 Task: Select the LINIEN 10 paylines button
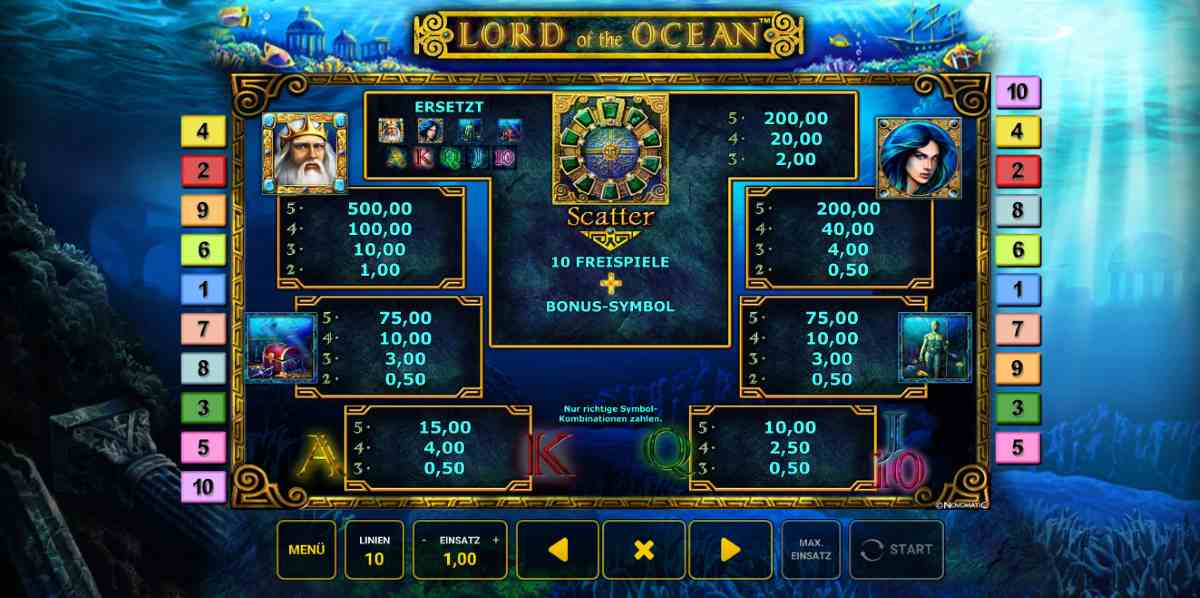pos(374,549)
